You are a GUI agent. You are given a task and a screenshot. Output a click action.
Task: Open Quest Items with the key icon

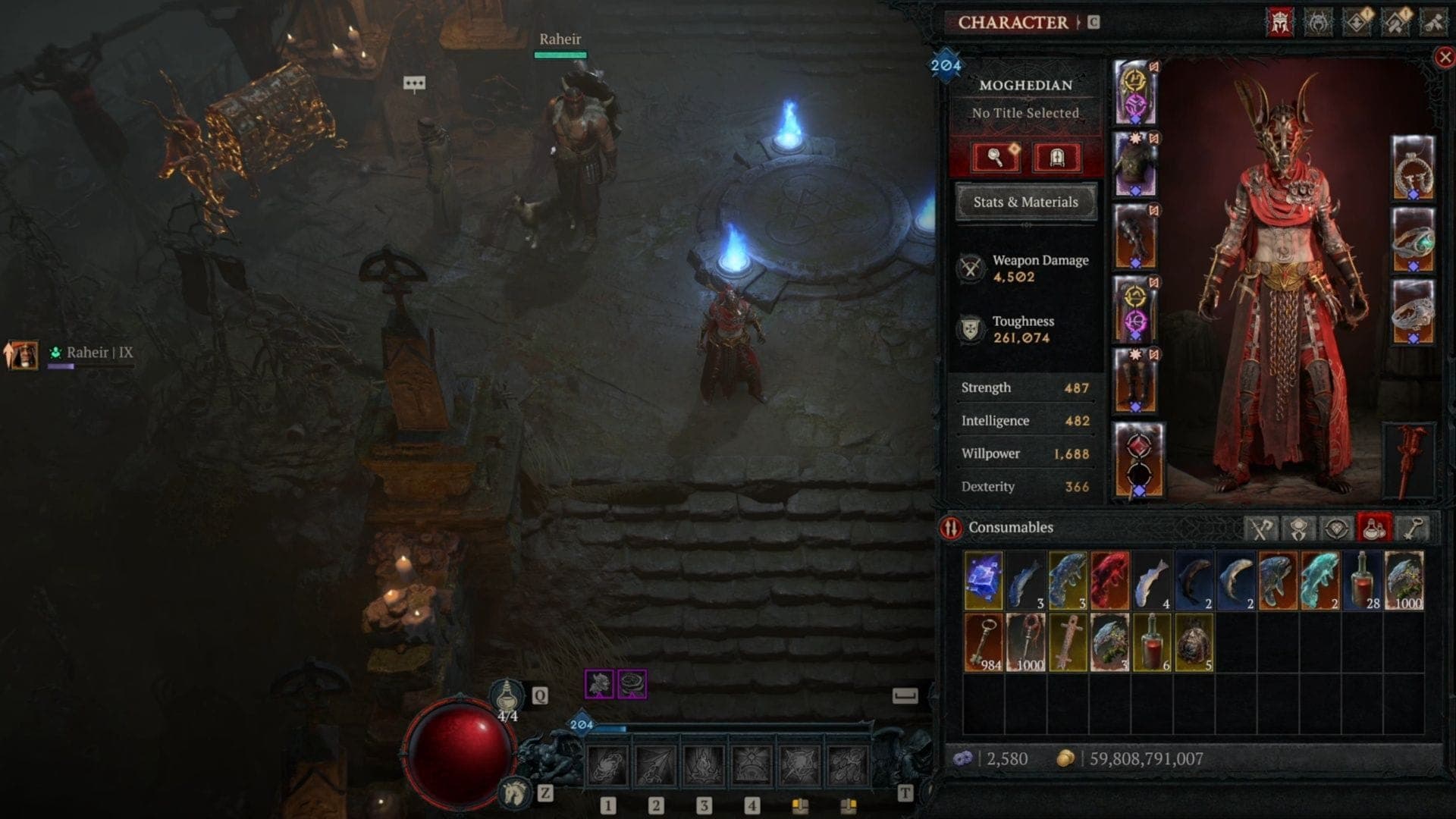point(1413,529)
